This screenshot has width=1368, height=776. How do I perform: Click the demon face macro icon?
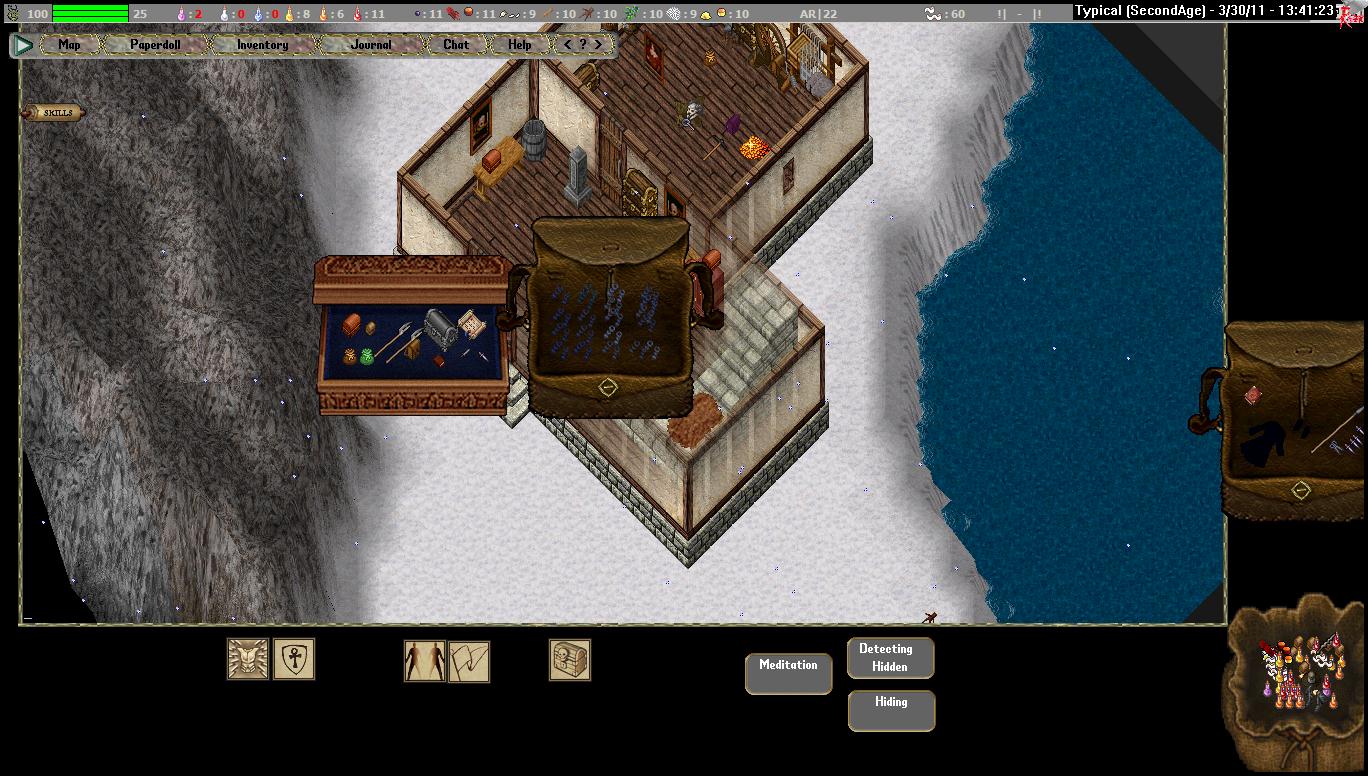coord(247,660)
